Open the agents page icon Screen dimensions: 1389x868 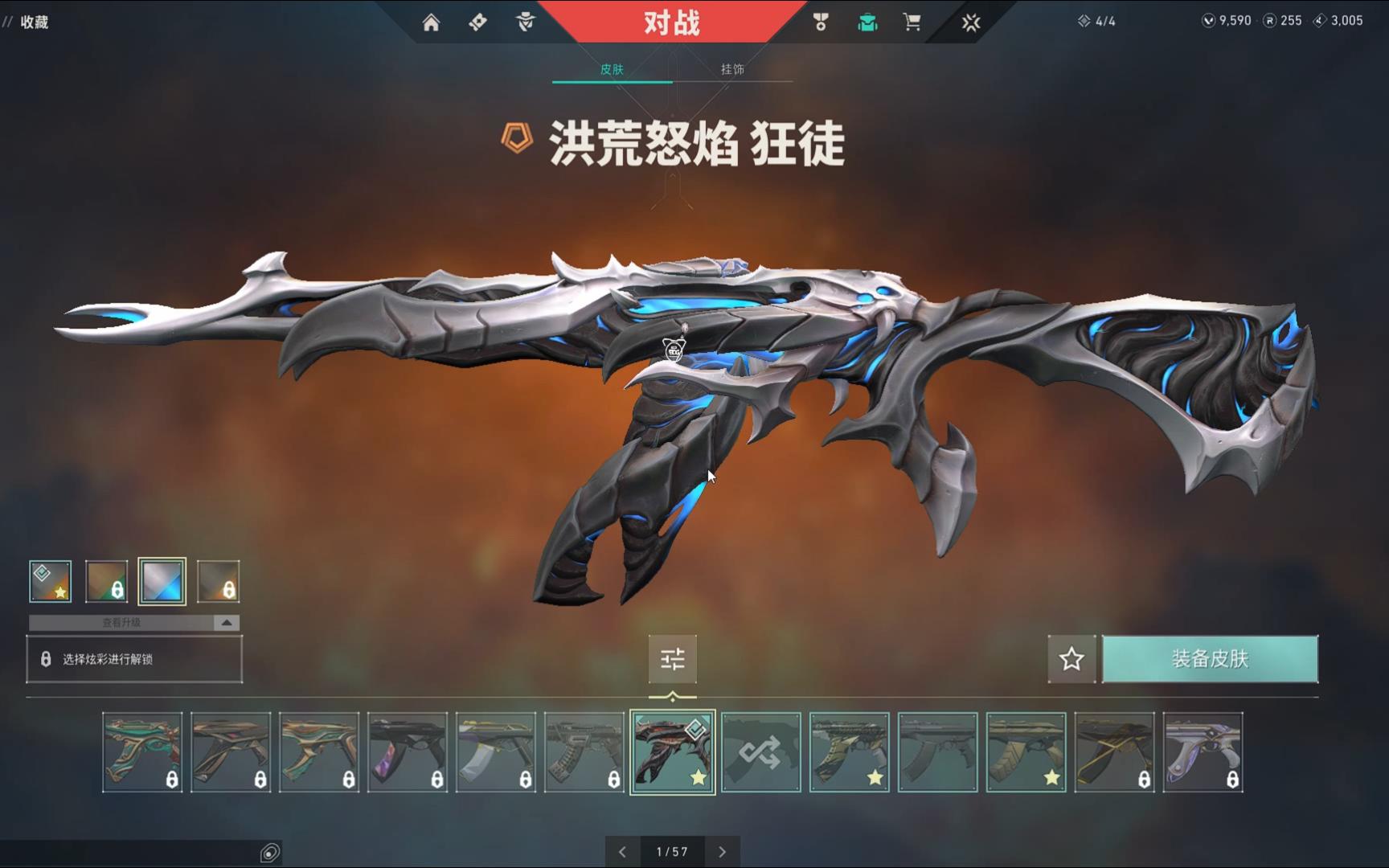pos(526,23)
